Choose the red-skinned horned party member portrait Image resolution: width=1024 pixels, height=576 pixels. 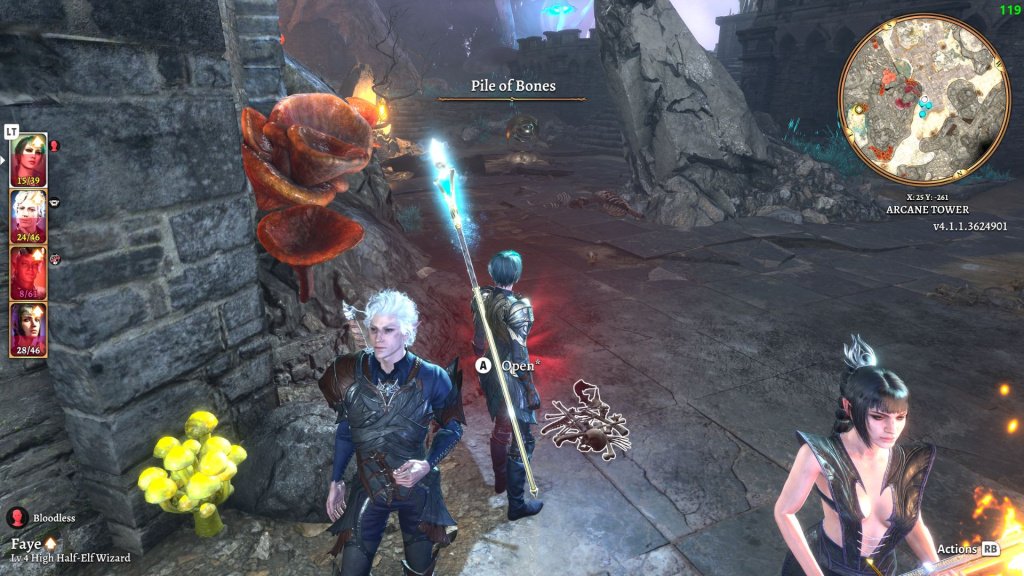point(28,273)
